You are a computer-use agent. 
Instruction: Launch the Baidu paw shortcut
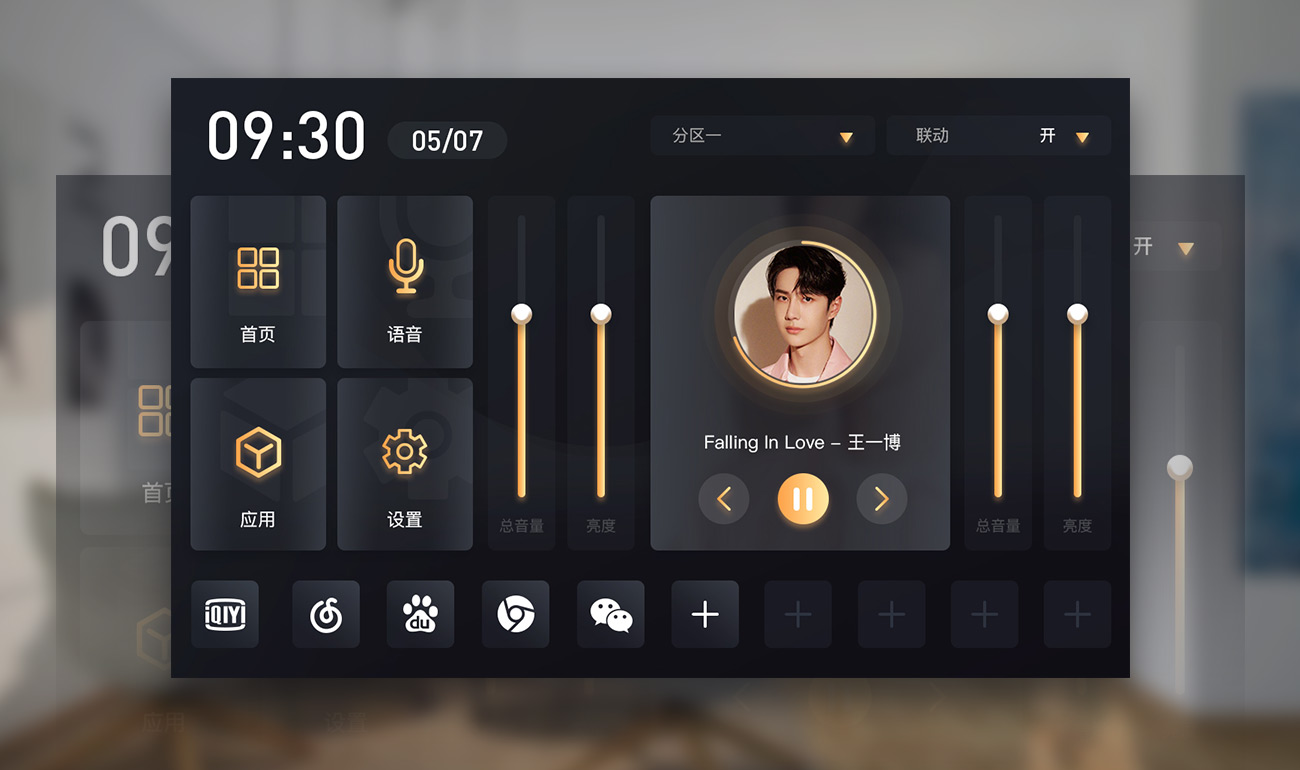point(420,614)
